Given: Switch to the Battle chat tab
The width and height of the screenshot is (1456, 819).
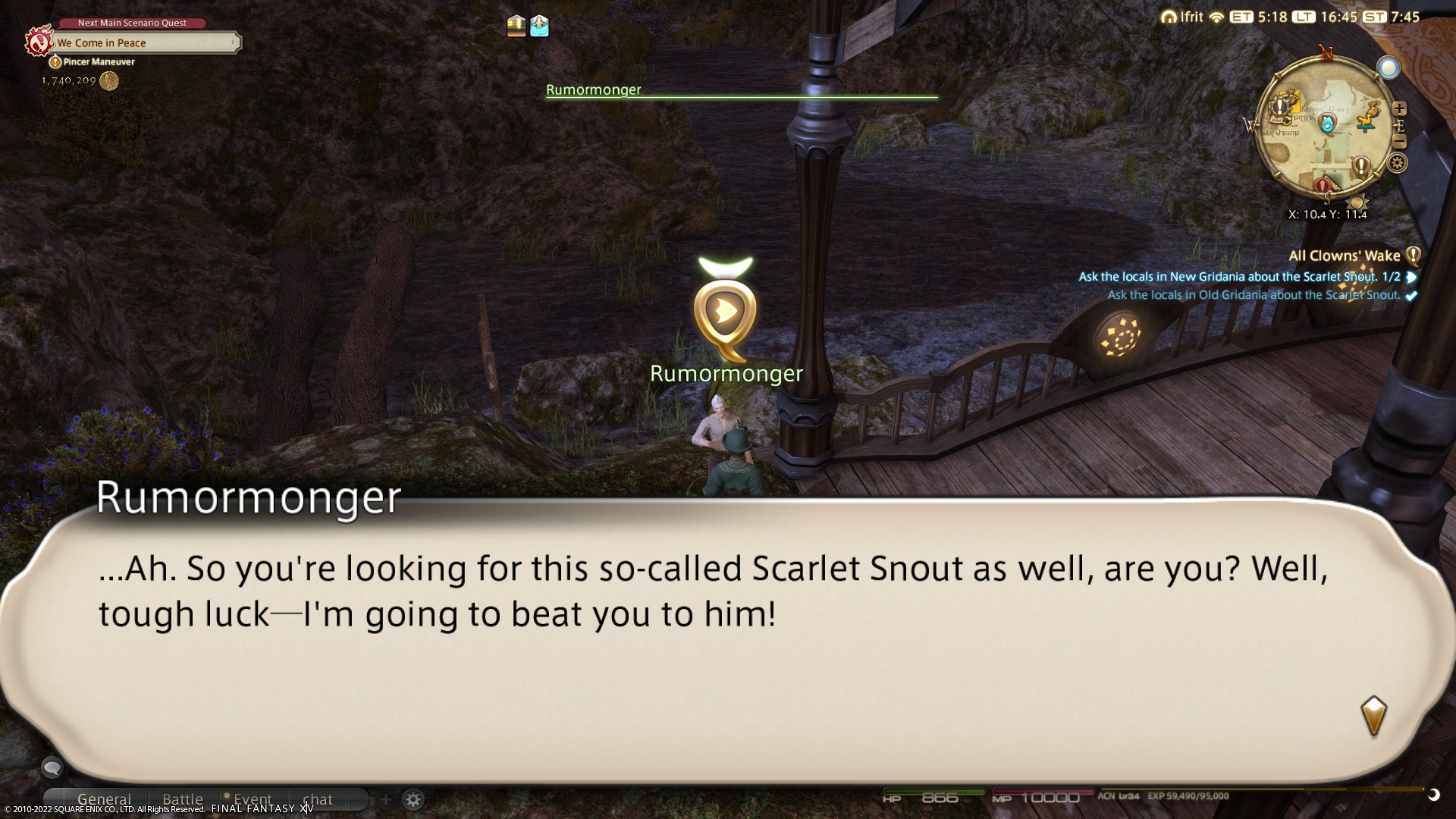Looking at the screenshot, I should [x=183, y=799].
